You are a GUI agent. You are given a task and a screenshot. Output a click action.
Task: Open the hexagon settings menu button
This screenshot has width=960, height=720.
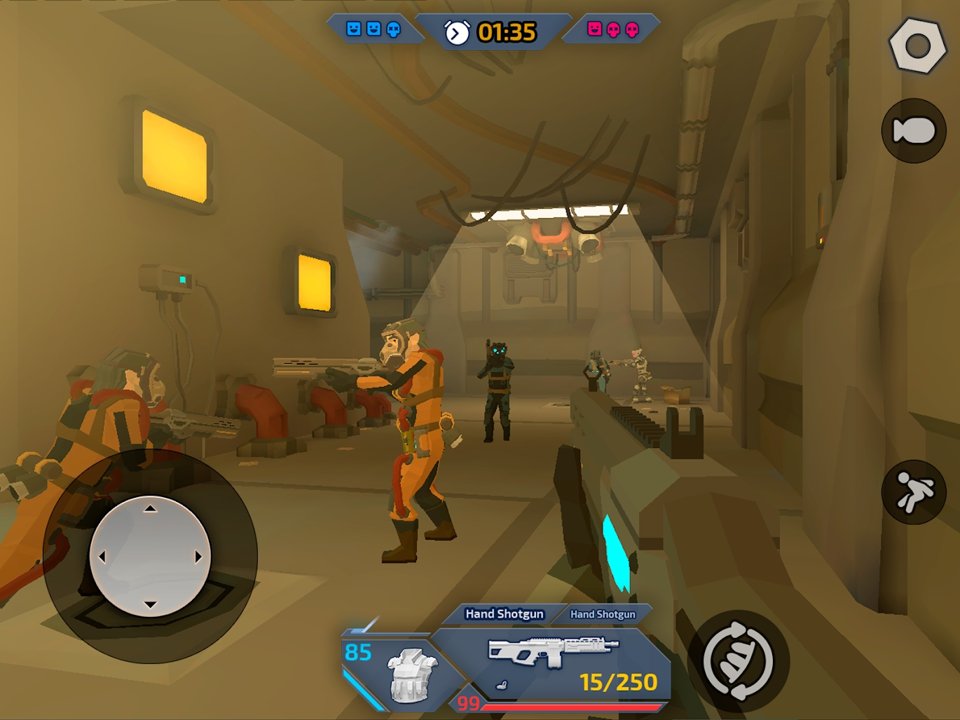pos(916,45)
